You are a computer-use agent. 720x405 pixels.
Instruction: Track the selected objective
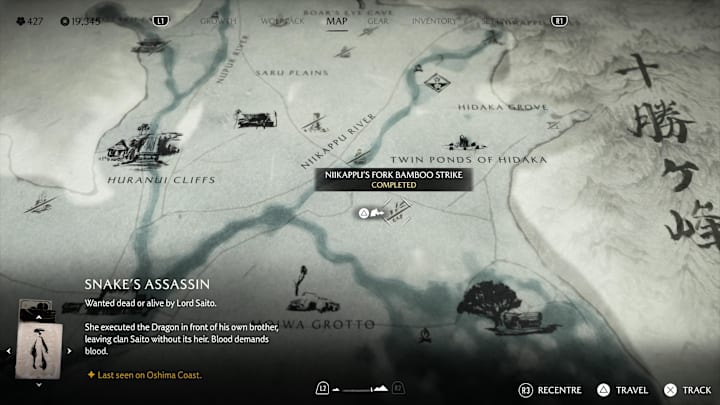(x=688, y=388)
